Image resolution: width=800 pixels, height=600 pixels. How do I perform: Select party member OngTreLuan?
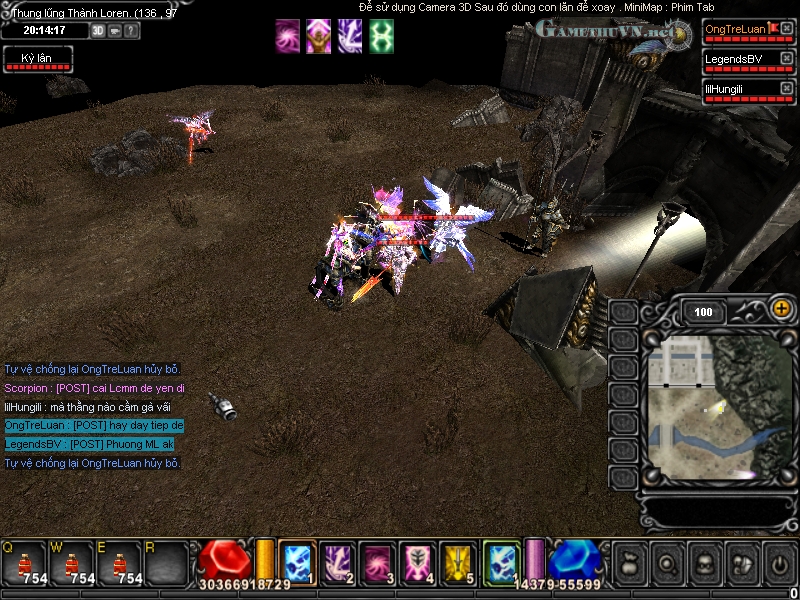click(x=735, y=31)
